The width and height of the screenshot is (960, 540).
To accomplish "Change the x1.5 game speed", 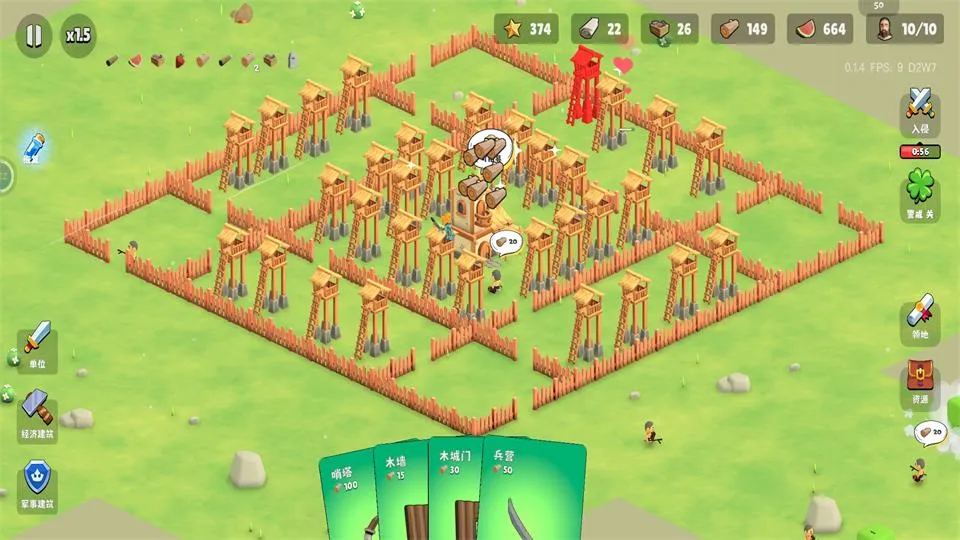I will [x=78, y=35].
